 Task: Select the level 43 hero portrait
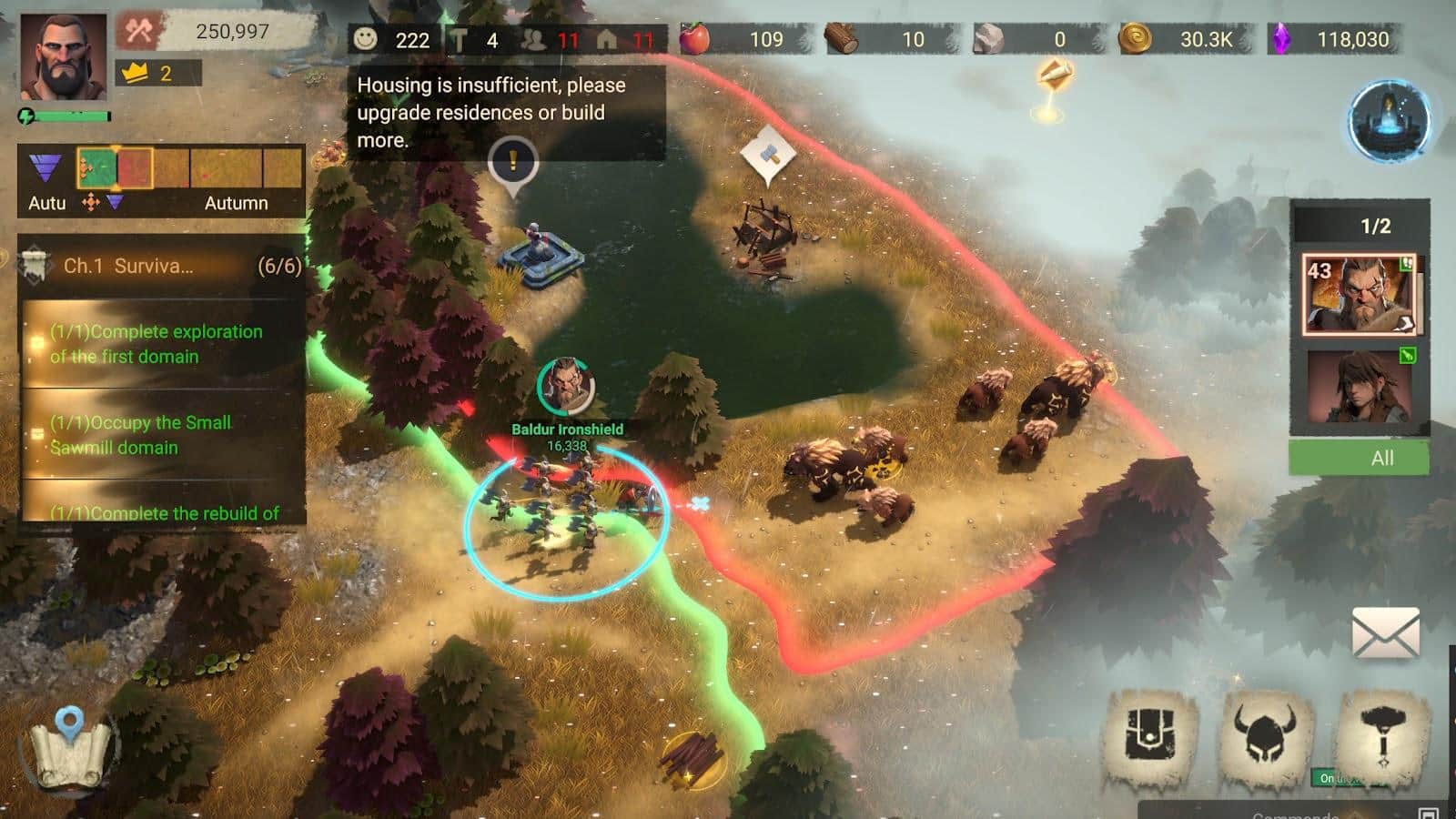coord(1360,295)
